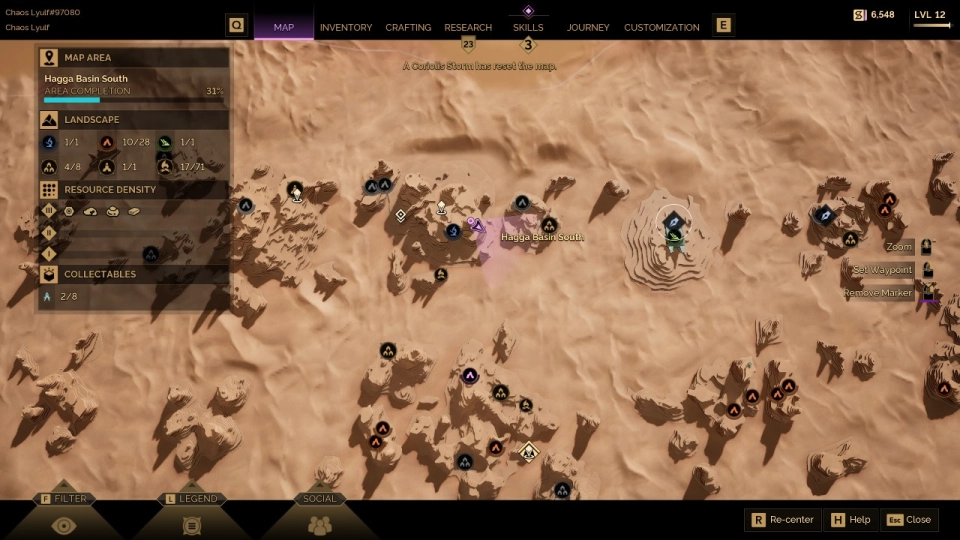
Task: Open the Crafting tab
Action: (408, 27)
